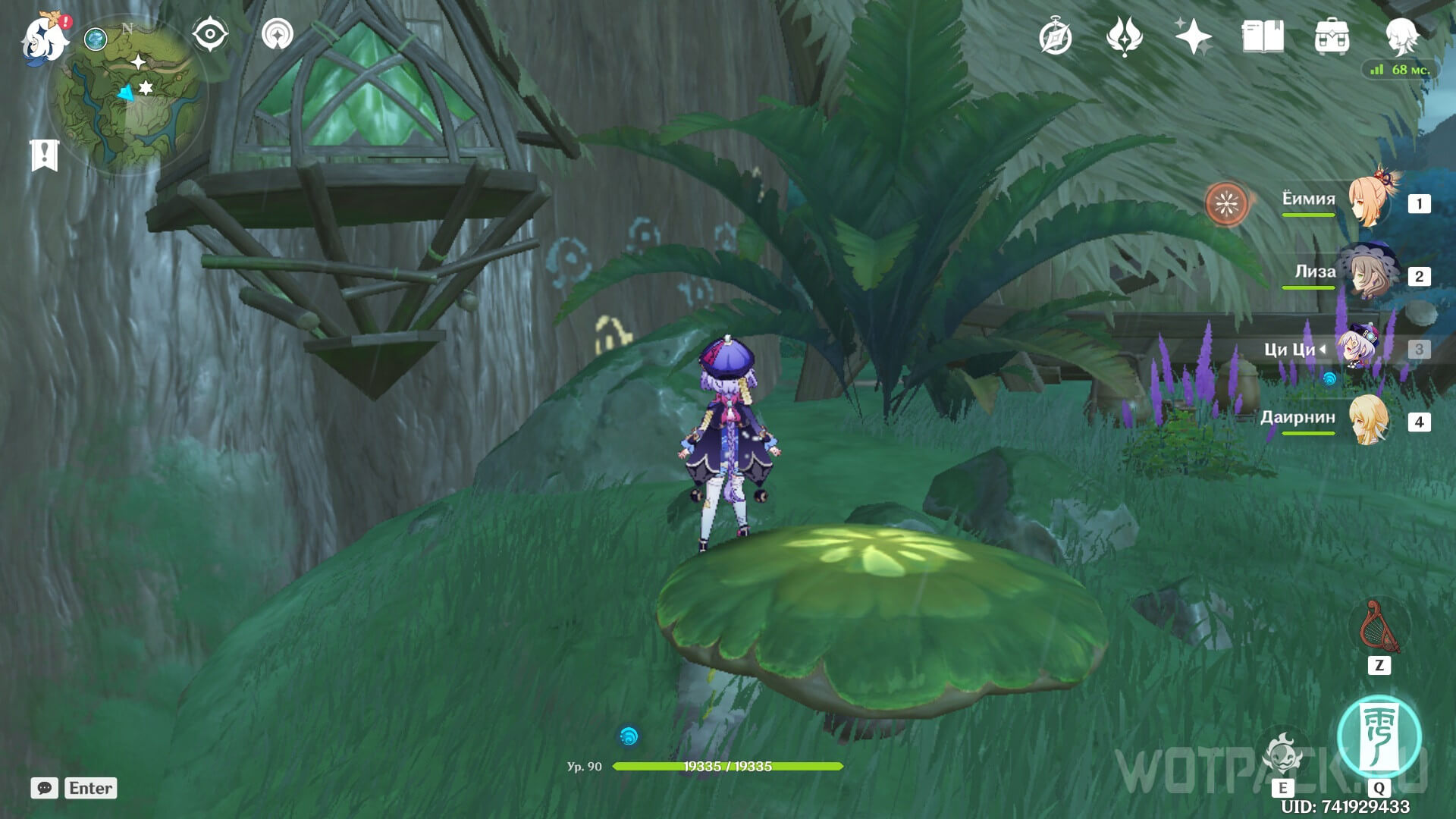Open the chat speech bubble
This screenshot has height=819, width=1456.
click(45, 788)
